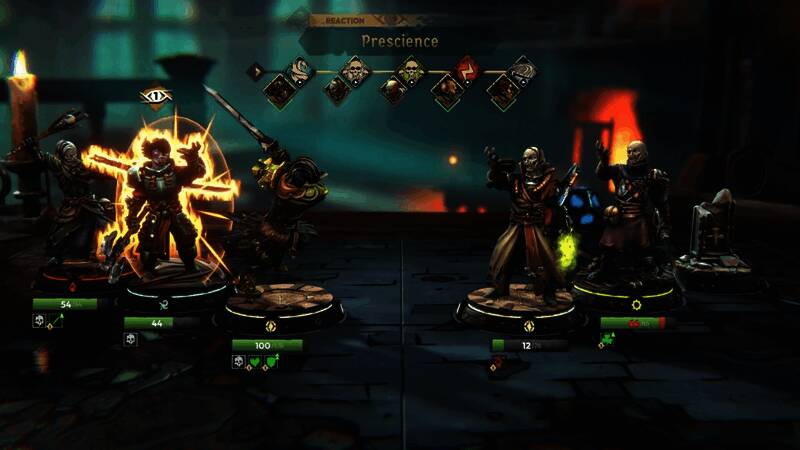Image resolution: width=800 pixels, height=450 pixels.
Task: Click the small arrow starting the turn order bar
Action: pyautogui.click(x=256, y=71)
